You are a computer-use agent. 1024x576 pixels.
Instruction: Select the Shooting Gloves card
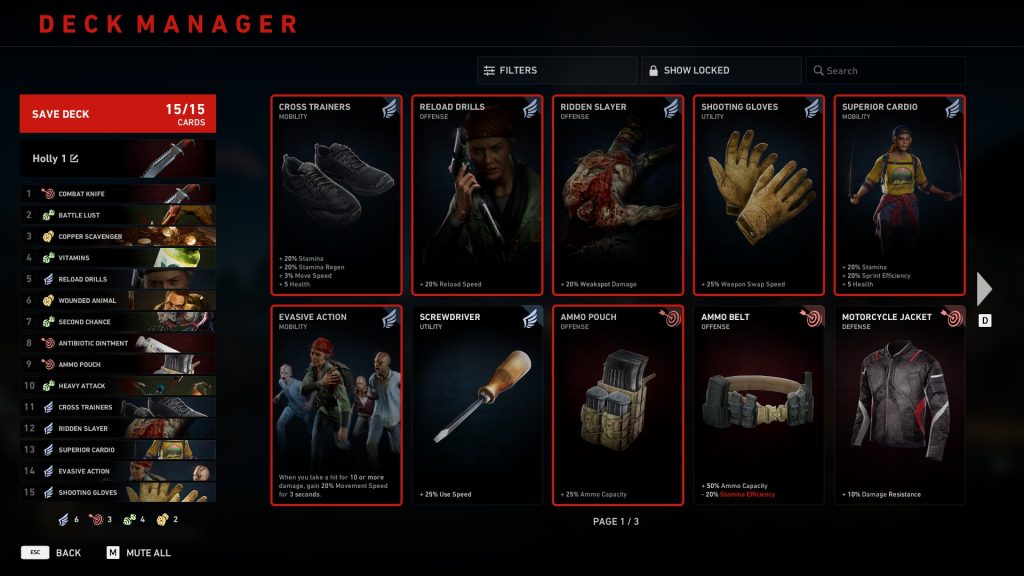coord(759,195)
